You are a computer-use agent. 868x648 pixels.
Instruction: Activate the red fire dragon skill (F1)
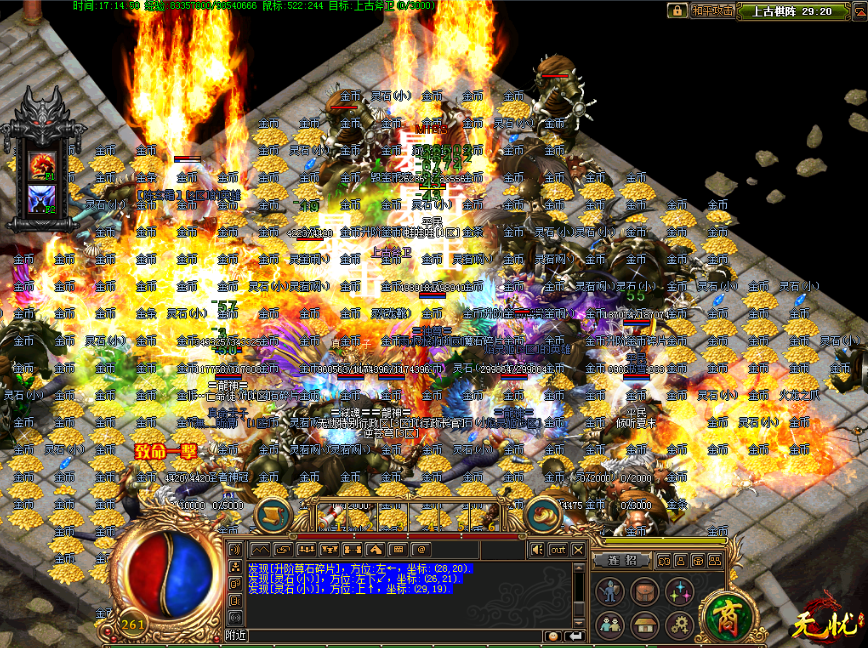tap(42, 163)
